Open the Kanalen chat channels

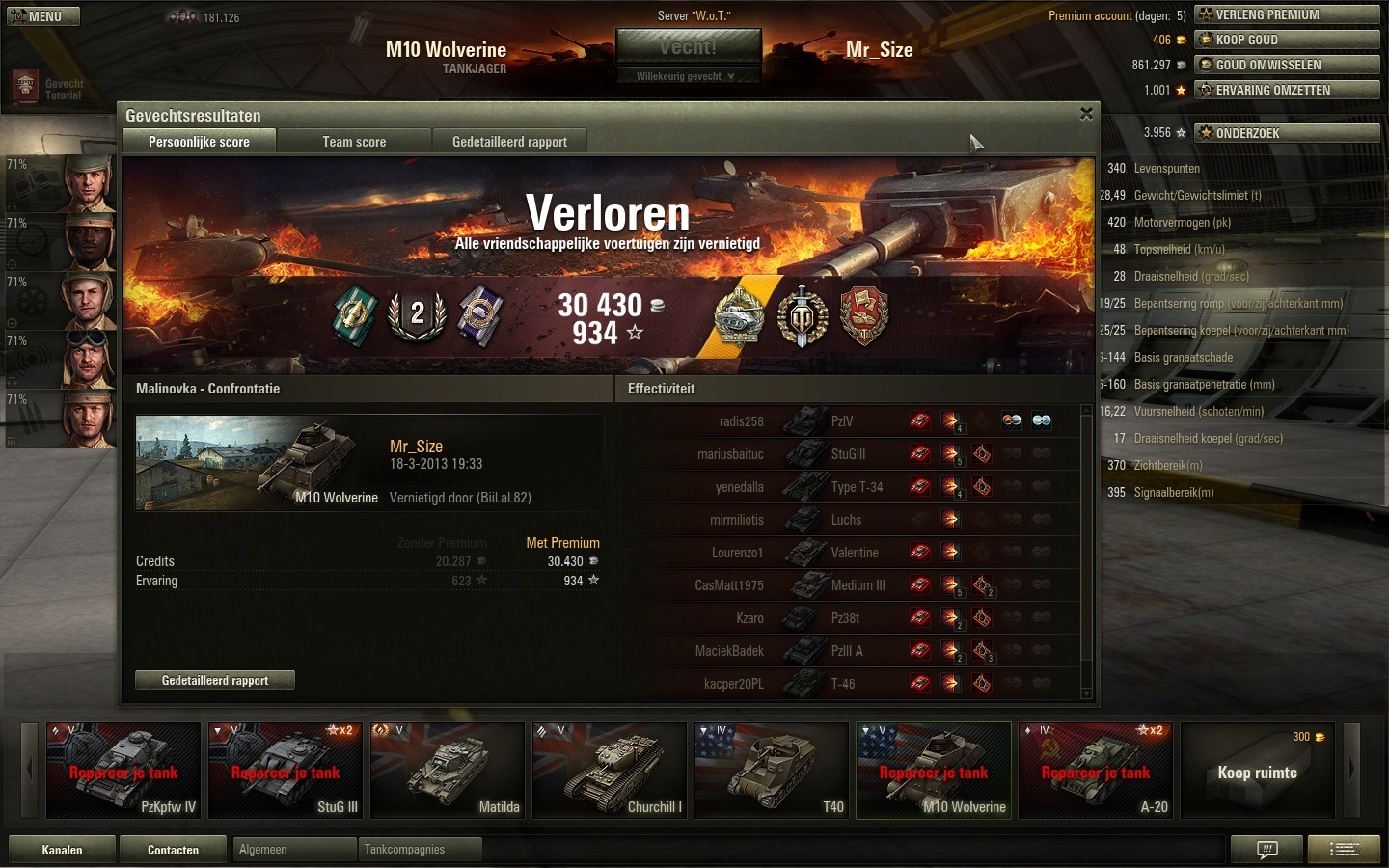pos(62,850)
